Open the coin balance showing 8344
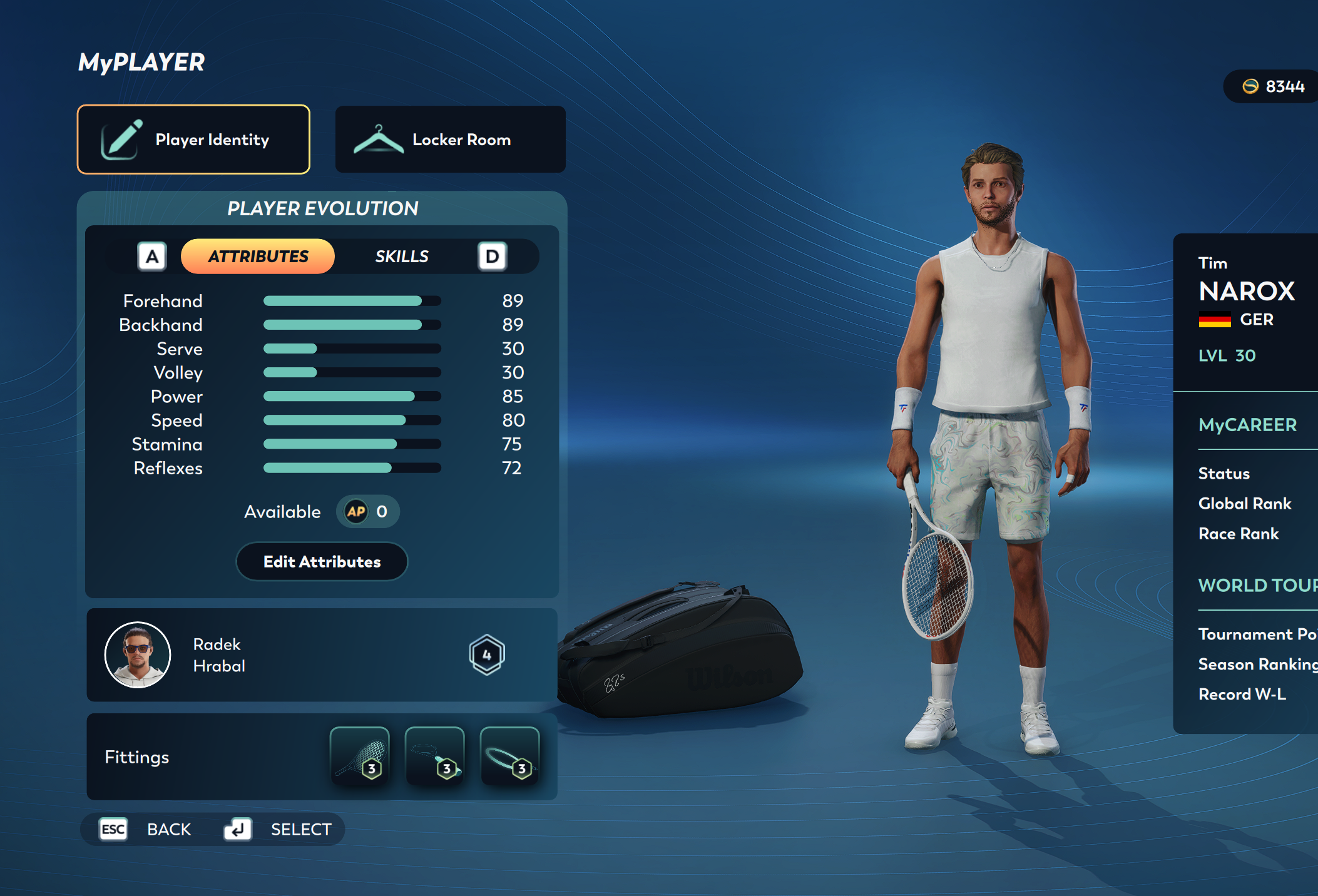1318x896 pixels. (x=1273, y=86)
